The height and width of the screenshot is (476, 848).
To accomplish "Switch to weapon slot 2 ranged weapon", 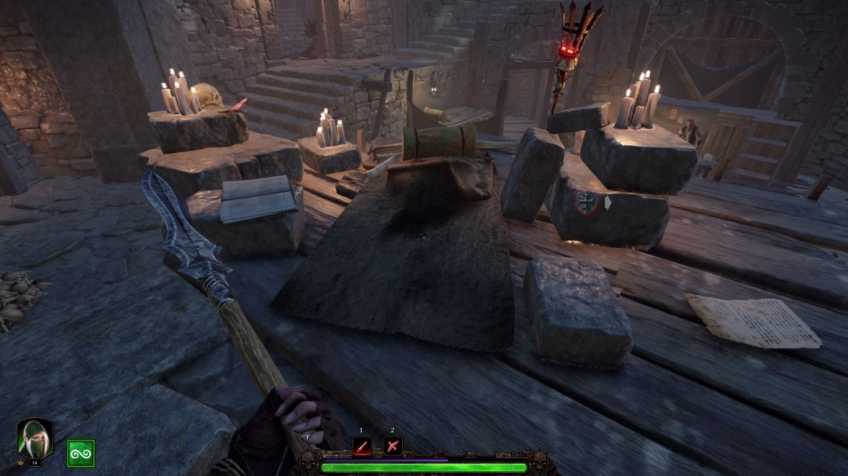I will tap(393, 446).
